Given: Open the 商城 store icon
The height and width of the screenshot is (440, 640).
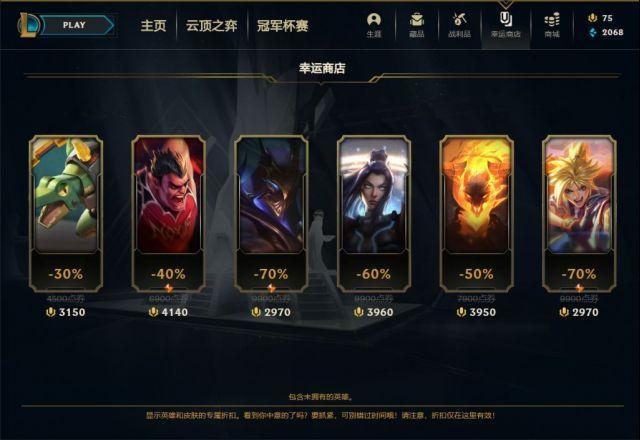Looking at the screenshot, I should pos(552,24).
